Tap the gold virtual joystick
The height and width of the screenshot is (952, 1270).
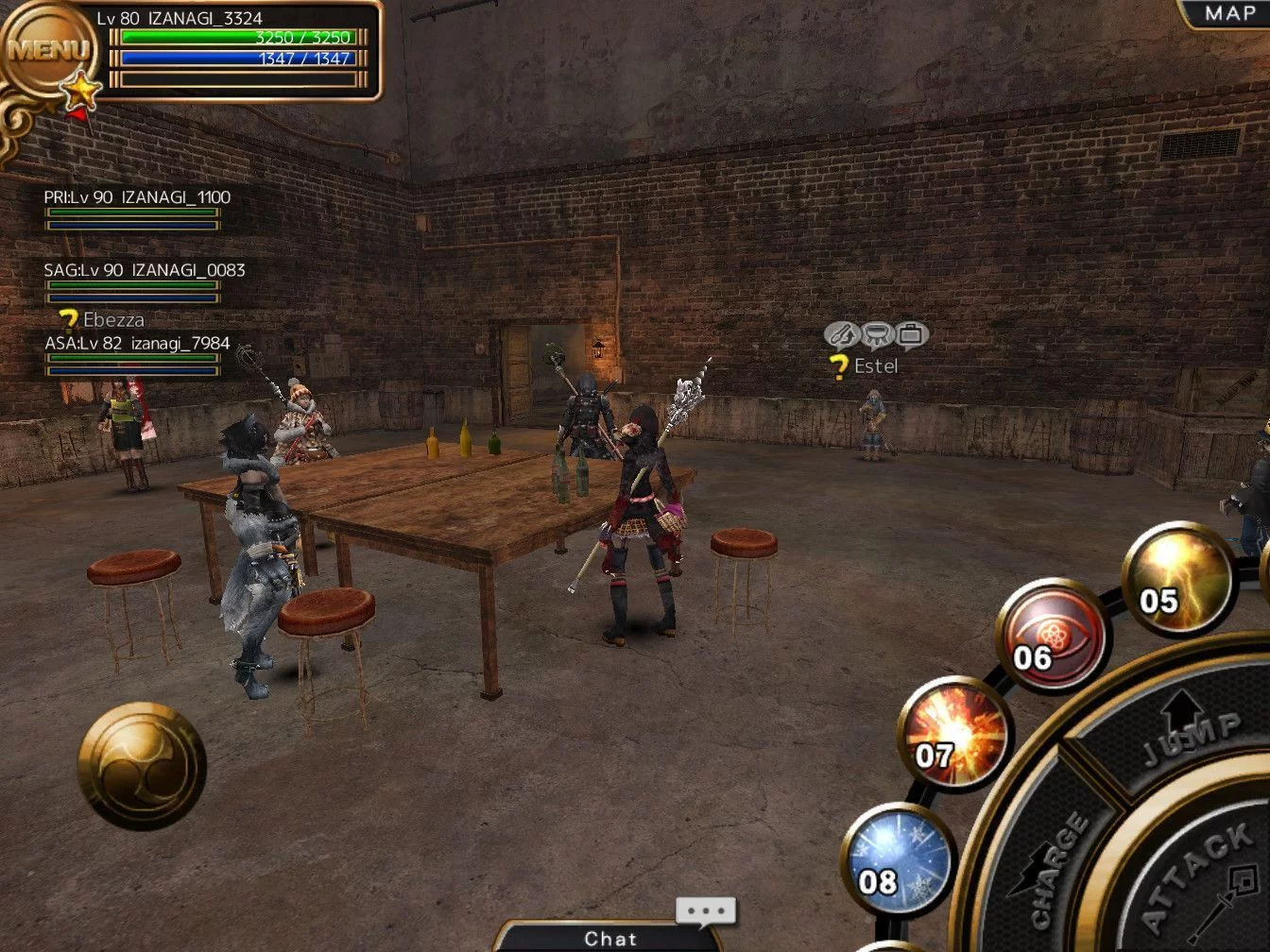[x=142, y=766]
